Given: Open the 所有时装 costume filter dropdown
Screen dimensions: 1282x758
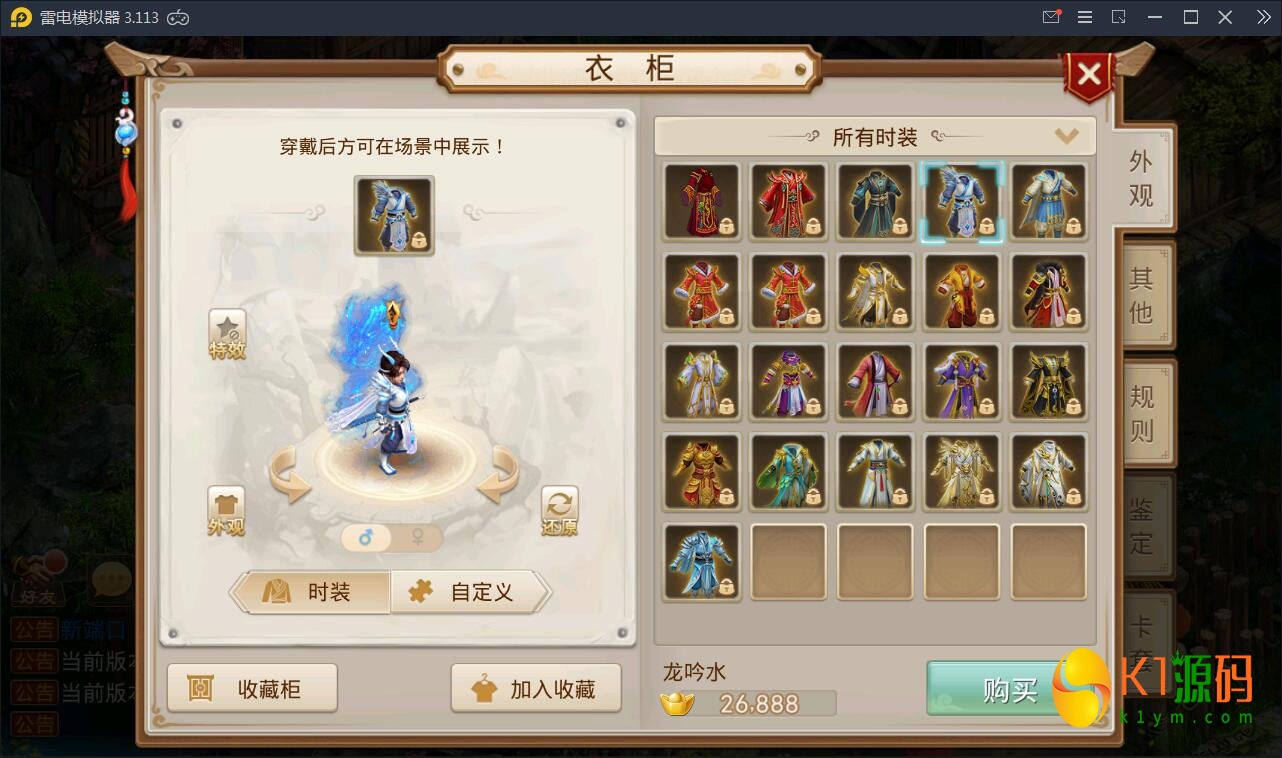Looking at the screenshot, I should point(1066,136).
